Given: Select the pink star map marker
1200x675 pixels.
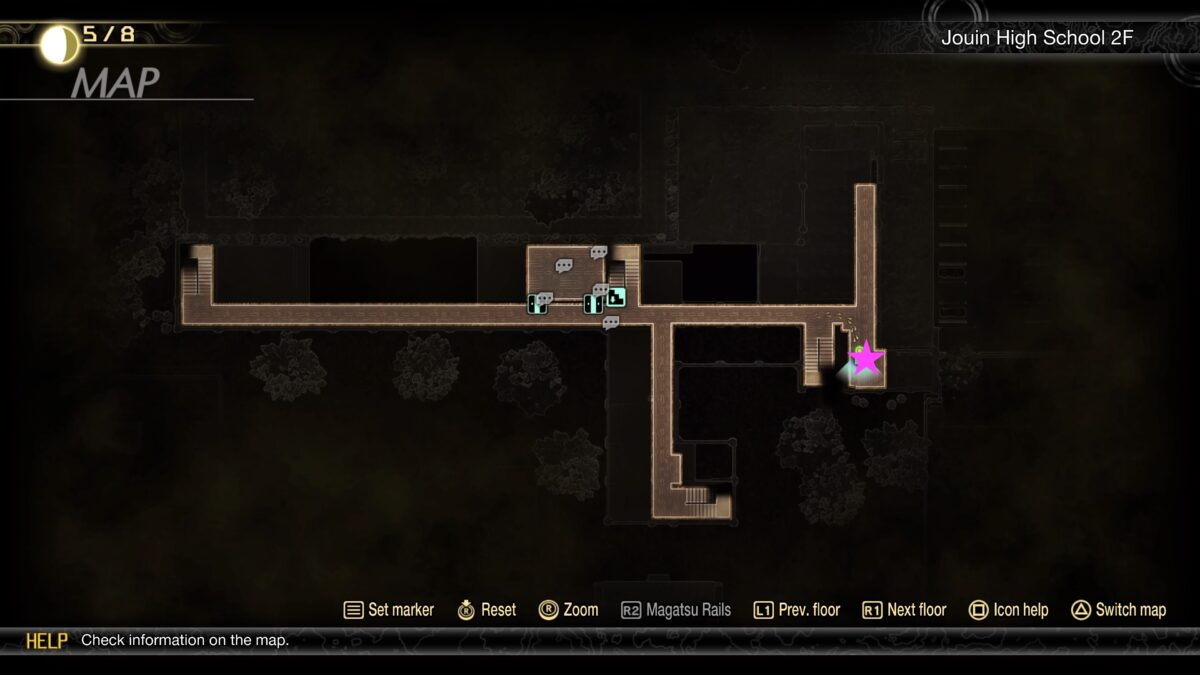Looking at the screenshot, I should click(x=866, y=358).
